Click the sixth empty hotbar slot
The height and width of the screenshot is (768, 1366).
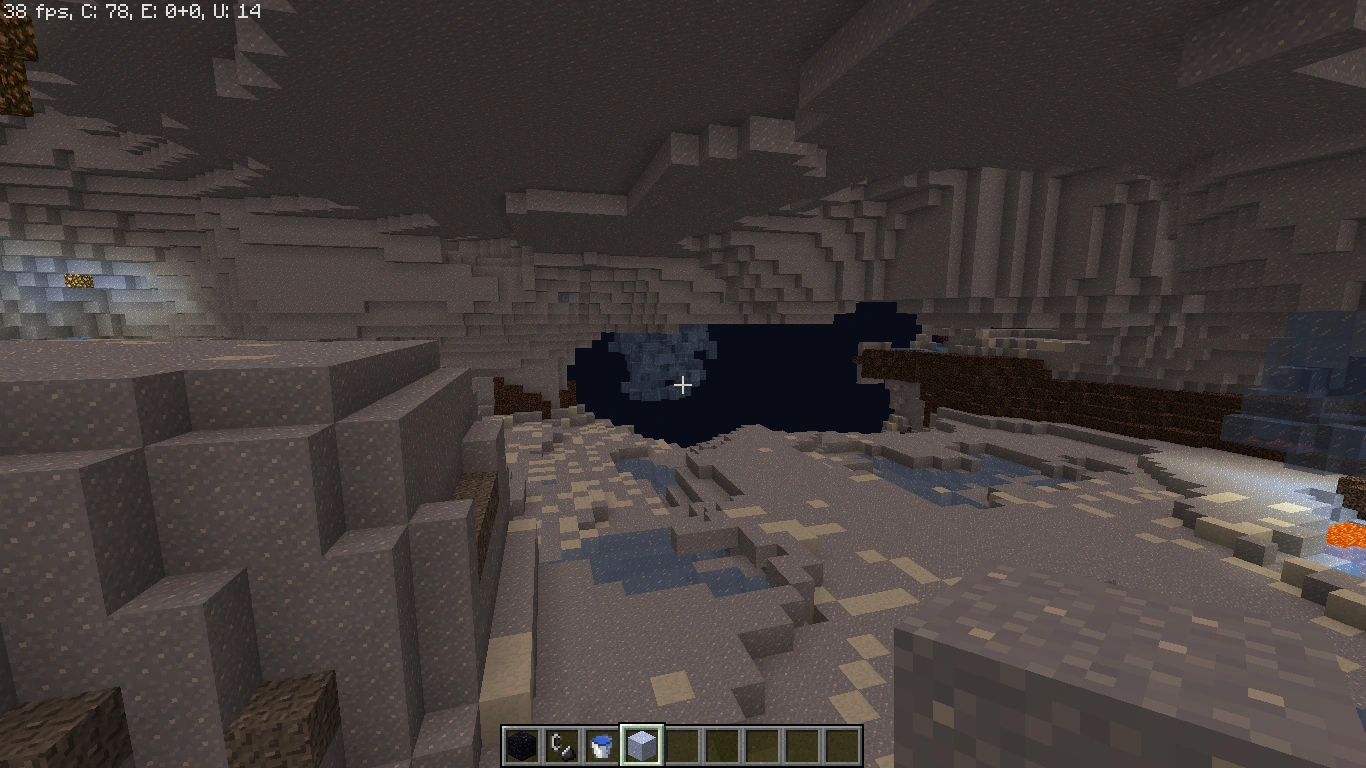pos(724,744)
